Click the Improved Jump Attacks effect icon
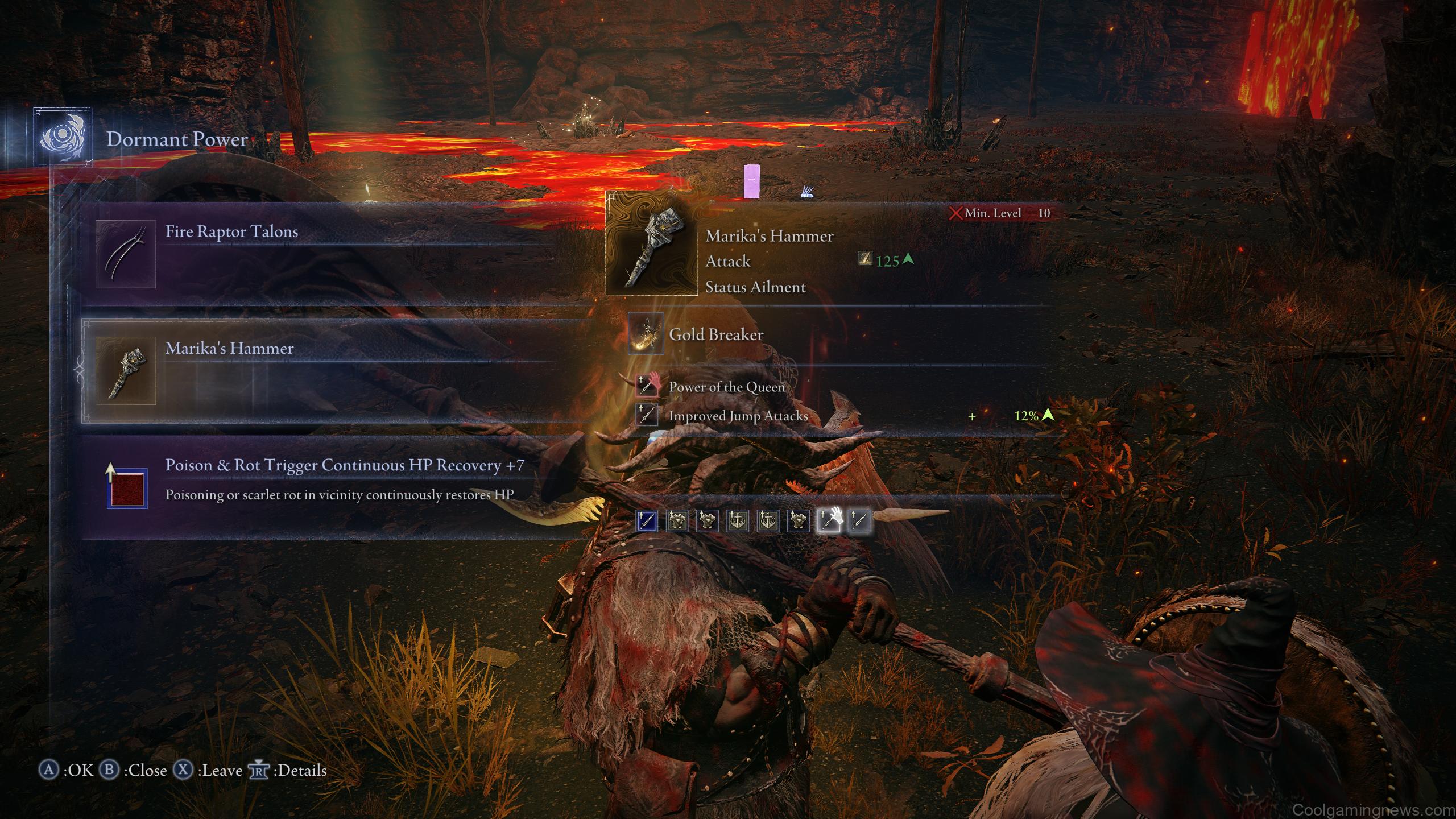Image resolution: width=1456 pixels, height=819 pixels. (648, 416)
